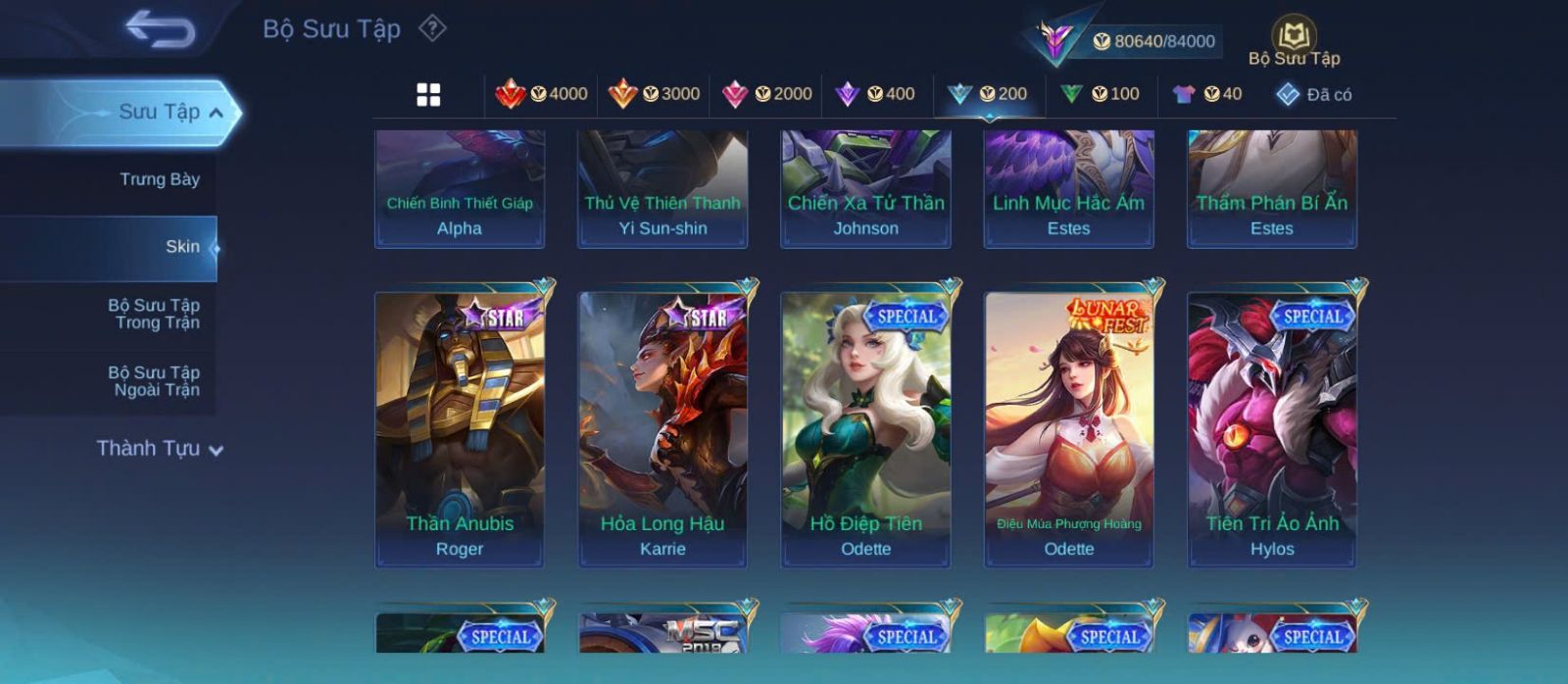Select Roger's Thần Anubis skin card
The height and width of the screenshot is (684, 1568).
click(x=460, y=428)
